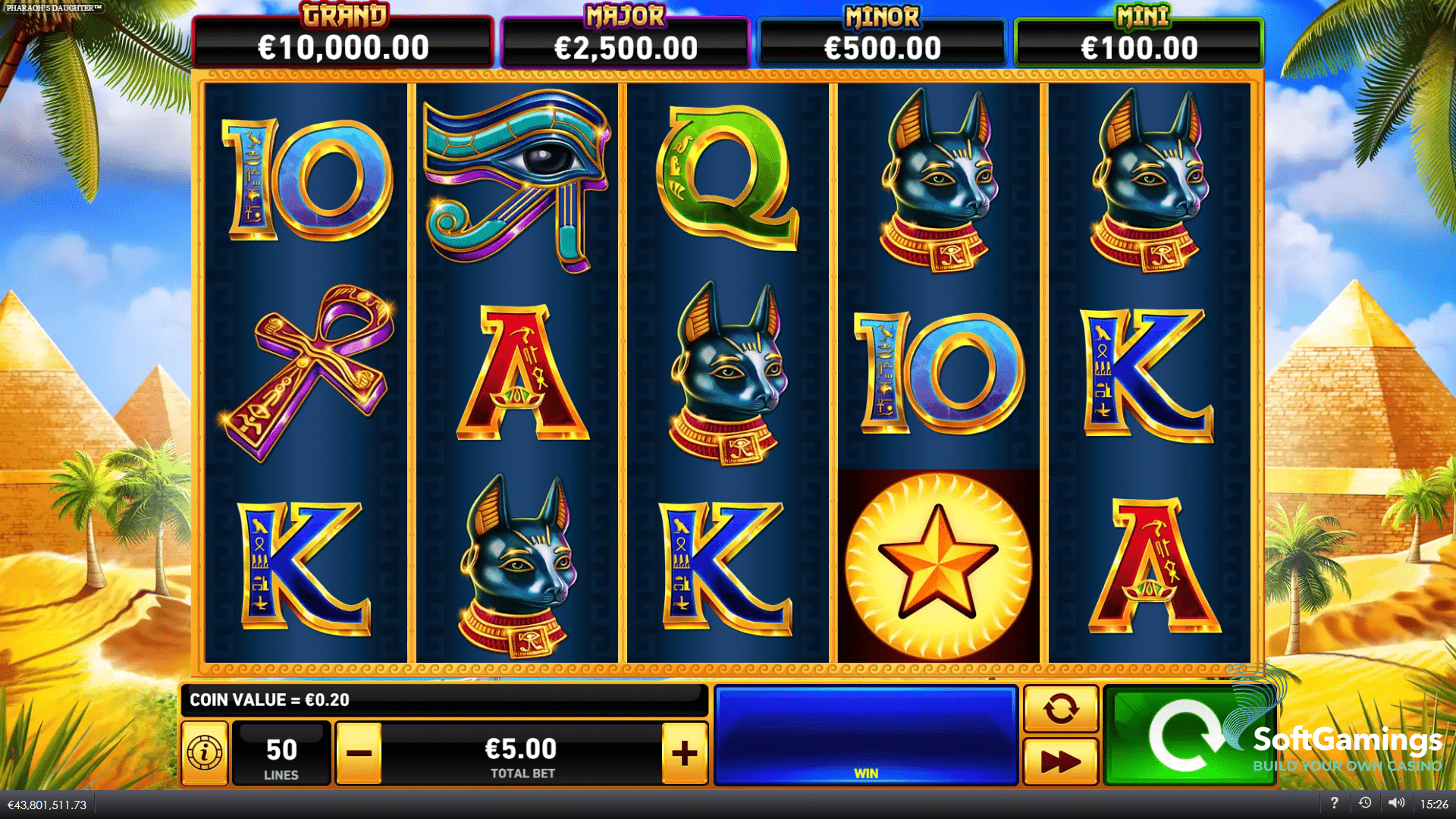Enable autoplay with the circular arrows button
1456x819 pixels.
(1060, 709)
